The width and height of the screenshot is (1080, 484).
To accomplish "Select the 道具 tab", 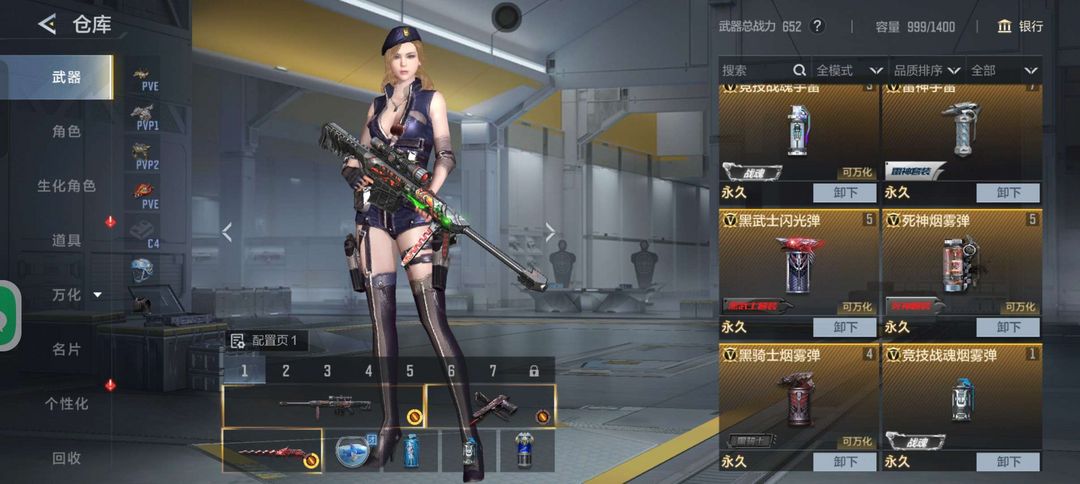I will (x=66, y=240).
